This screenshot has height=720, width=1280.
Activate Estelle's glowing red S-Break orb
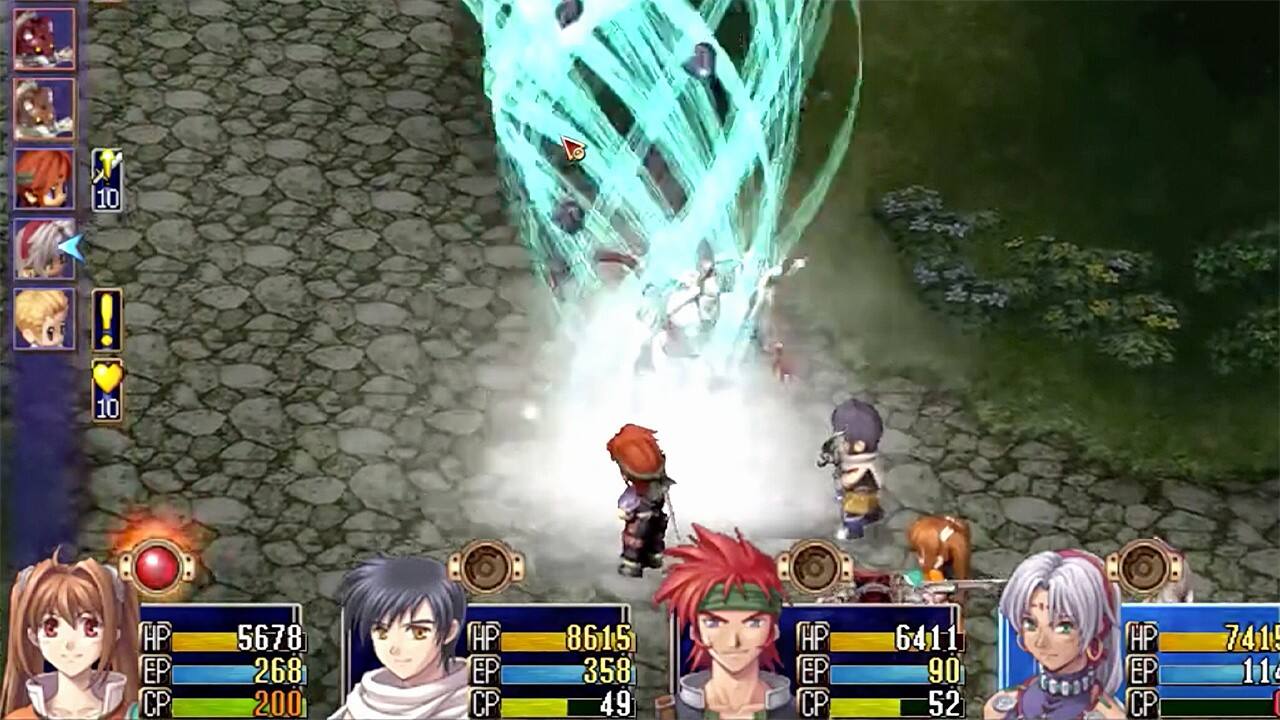pos(156,568)
